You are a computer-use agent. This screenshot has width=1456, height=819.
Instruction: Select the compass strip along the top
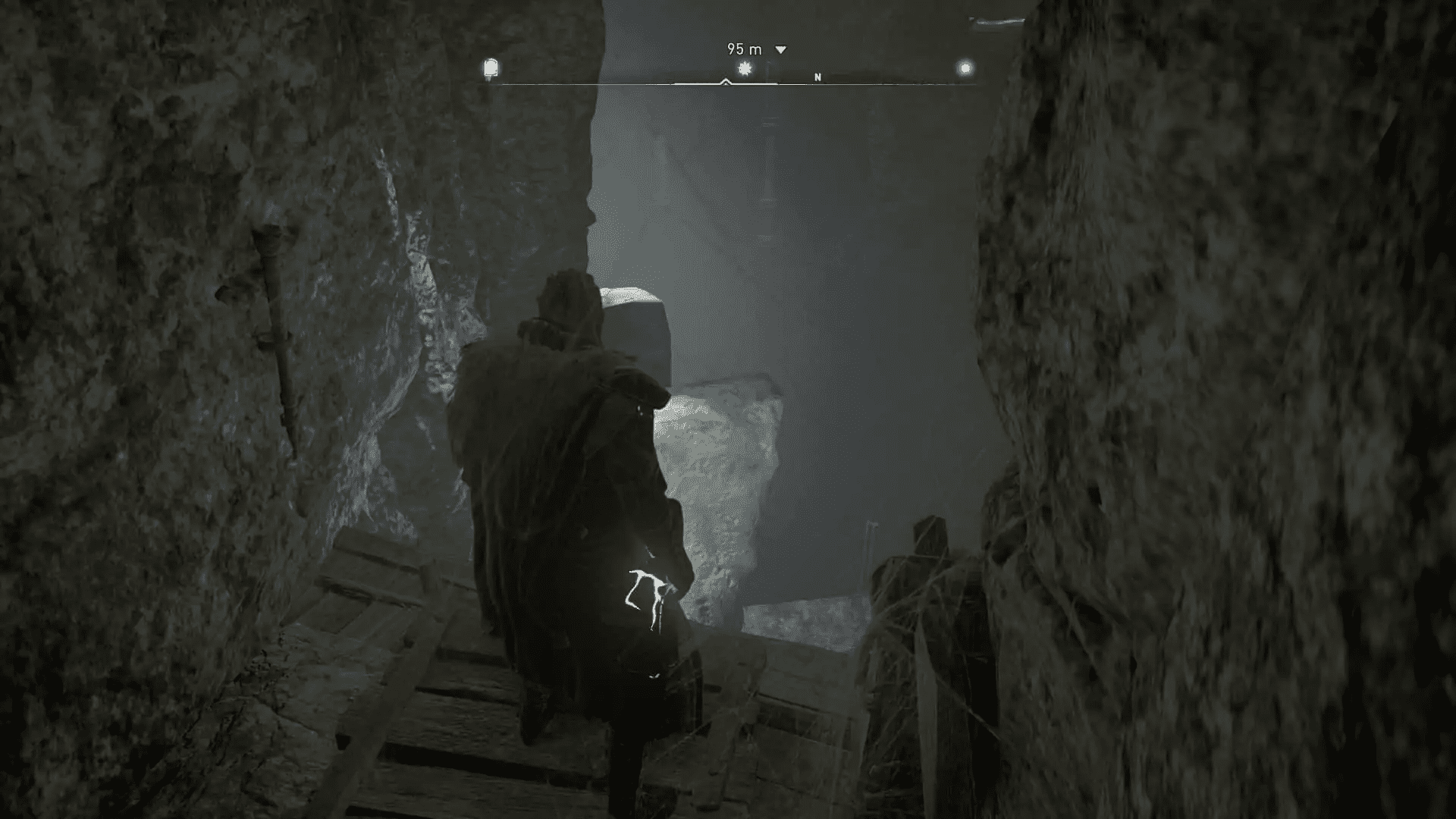728,77
